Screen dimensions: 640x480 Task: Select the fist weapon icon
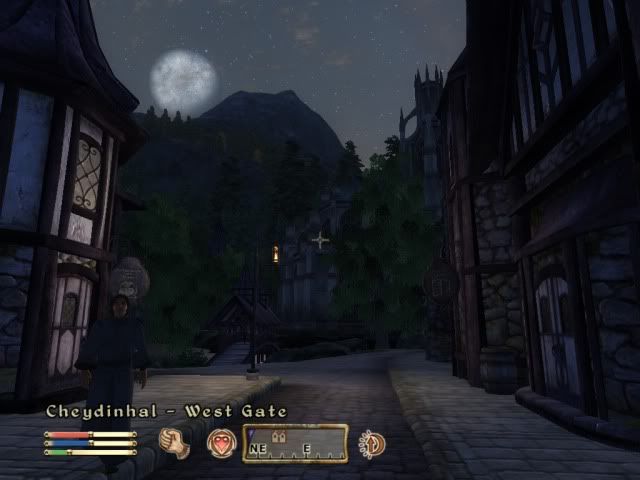pos(175,442)
